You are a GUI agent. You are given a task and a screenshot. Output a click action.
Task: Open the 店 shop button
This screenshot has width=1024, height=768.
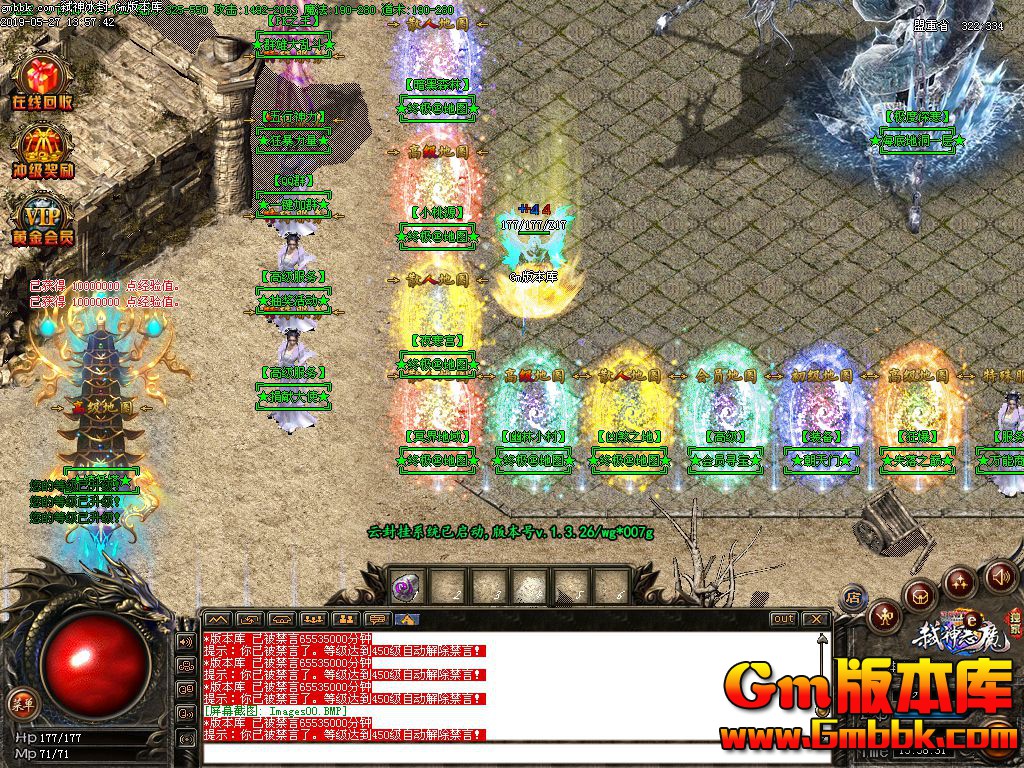(853, 599)
